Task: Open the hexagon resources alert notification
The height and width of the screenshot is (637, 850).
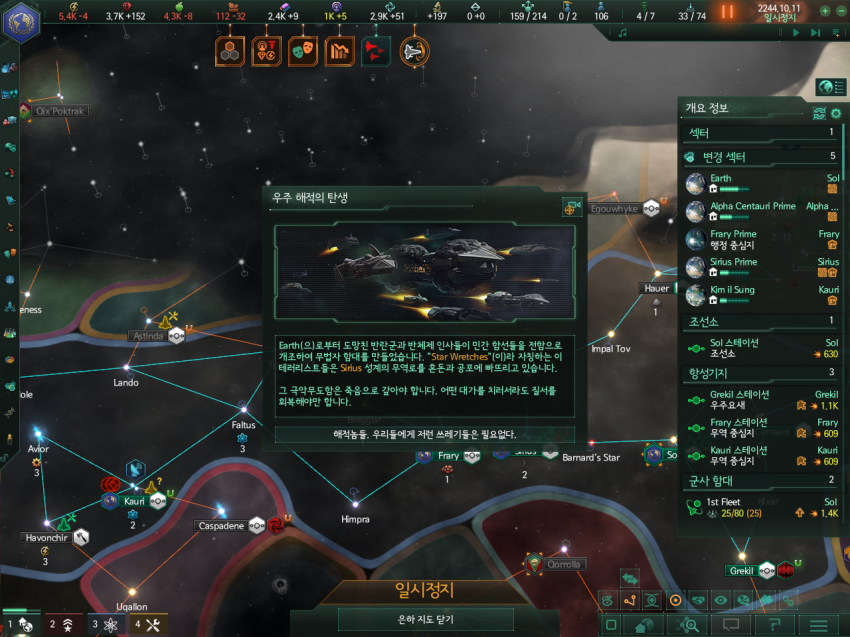Action: pyautogui.click(x=229, y=50)
